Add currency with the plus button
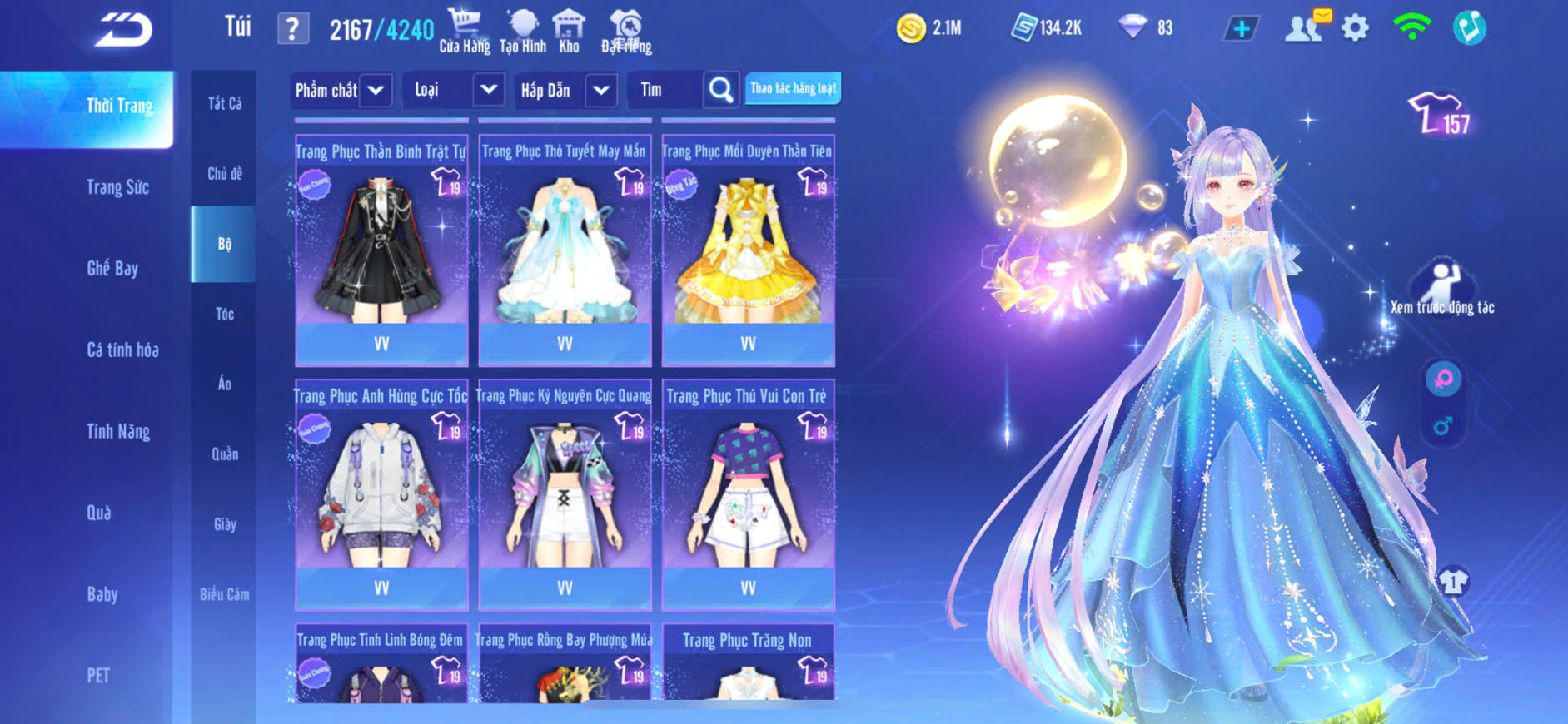Viewport: 1568px width, 724px height. pos(1241,29)
